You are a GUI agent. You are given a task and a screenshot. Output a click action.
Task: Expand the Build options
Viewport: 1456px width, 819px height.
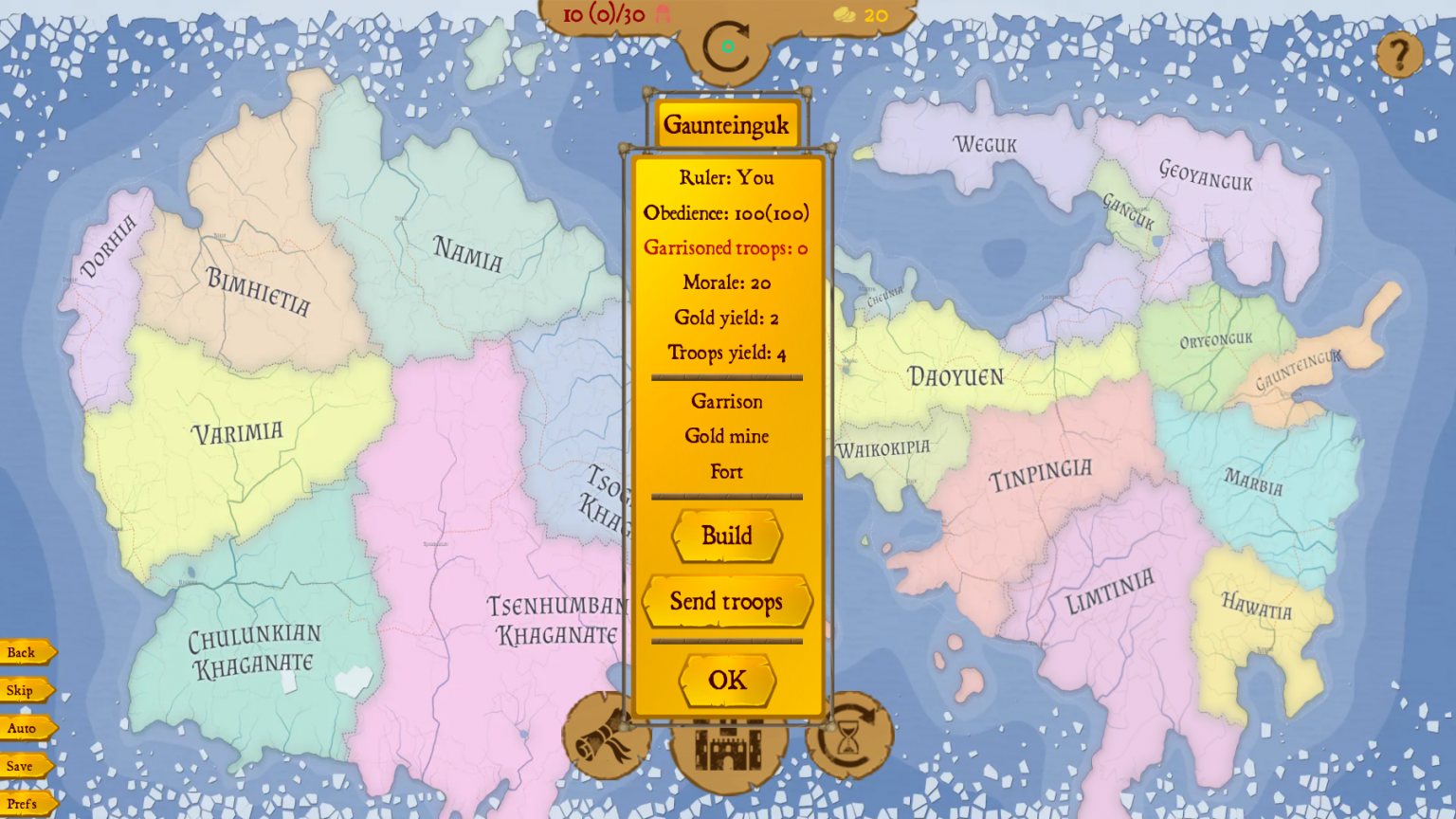pyautogui.click(x=726, y=537)
